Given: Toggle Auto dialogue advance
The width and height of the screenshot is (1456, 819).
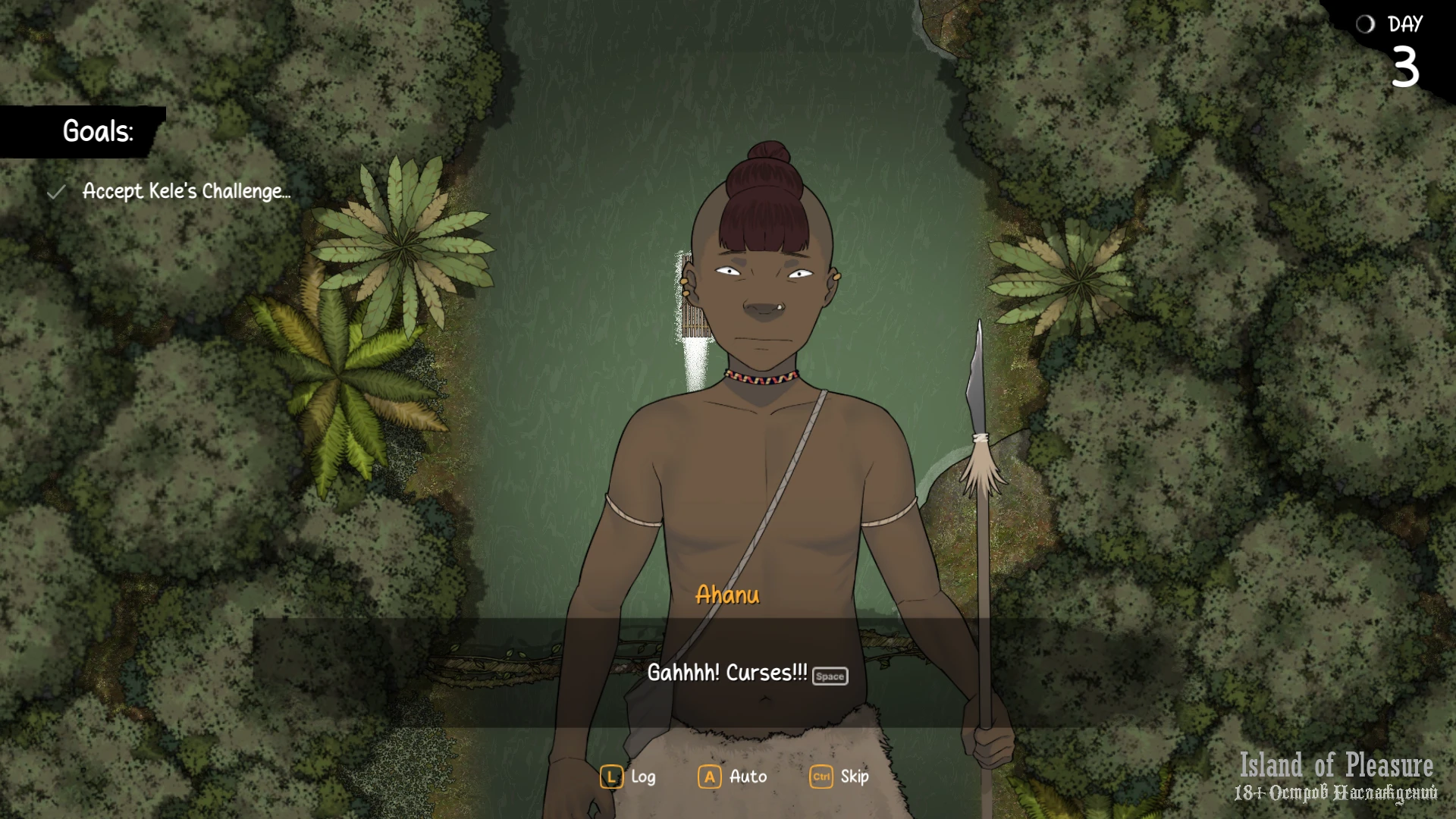Looking at the screenshot, I should [733, 777].
